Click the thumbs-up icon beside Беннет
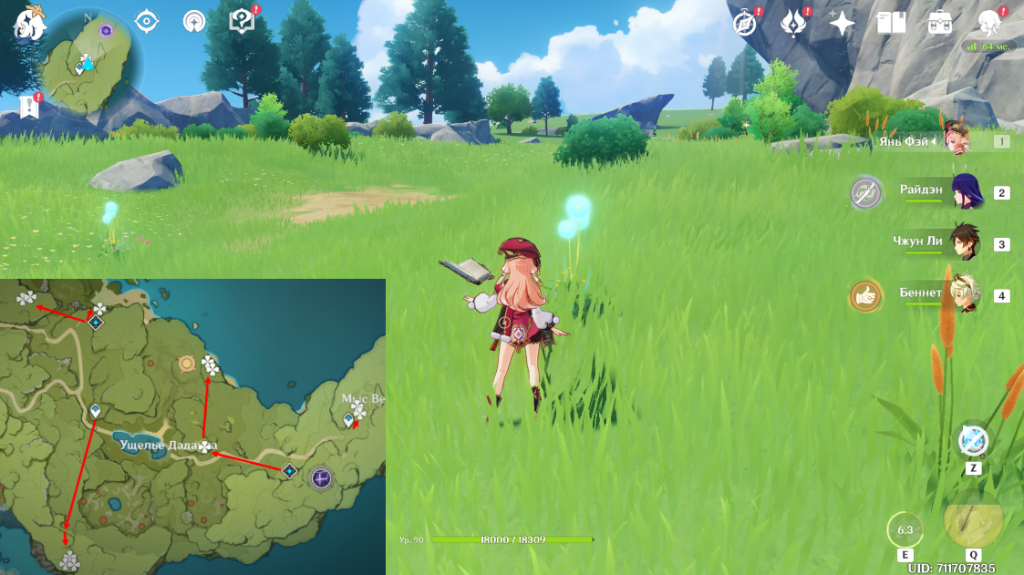Viewport: 1024px width, 575px height. point(866,295)
